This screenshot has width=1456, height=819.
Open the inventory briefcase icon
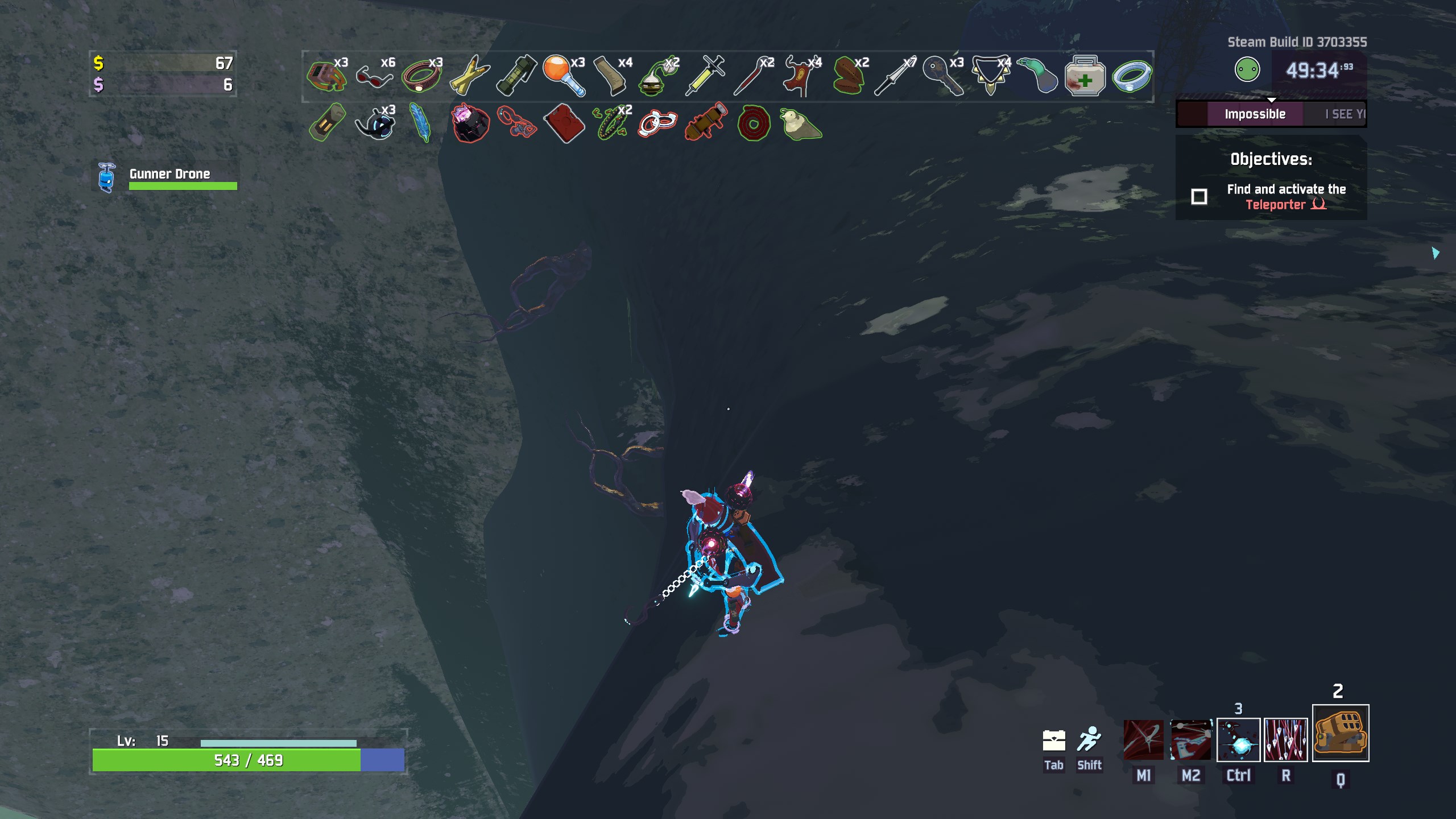1053,741
